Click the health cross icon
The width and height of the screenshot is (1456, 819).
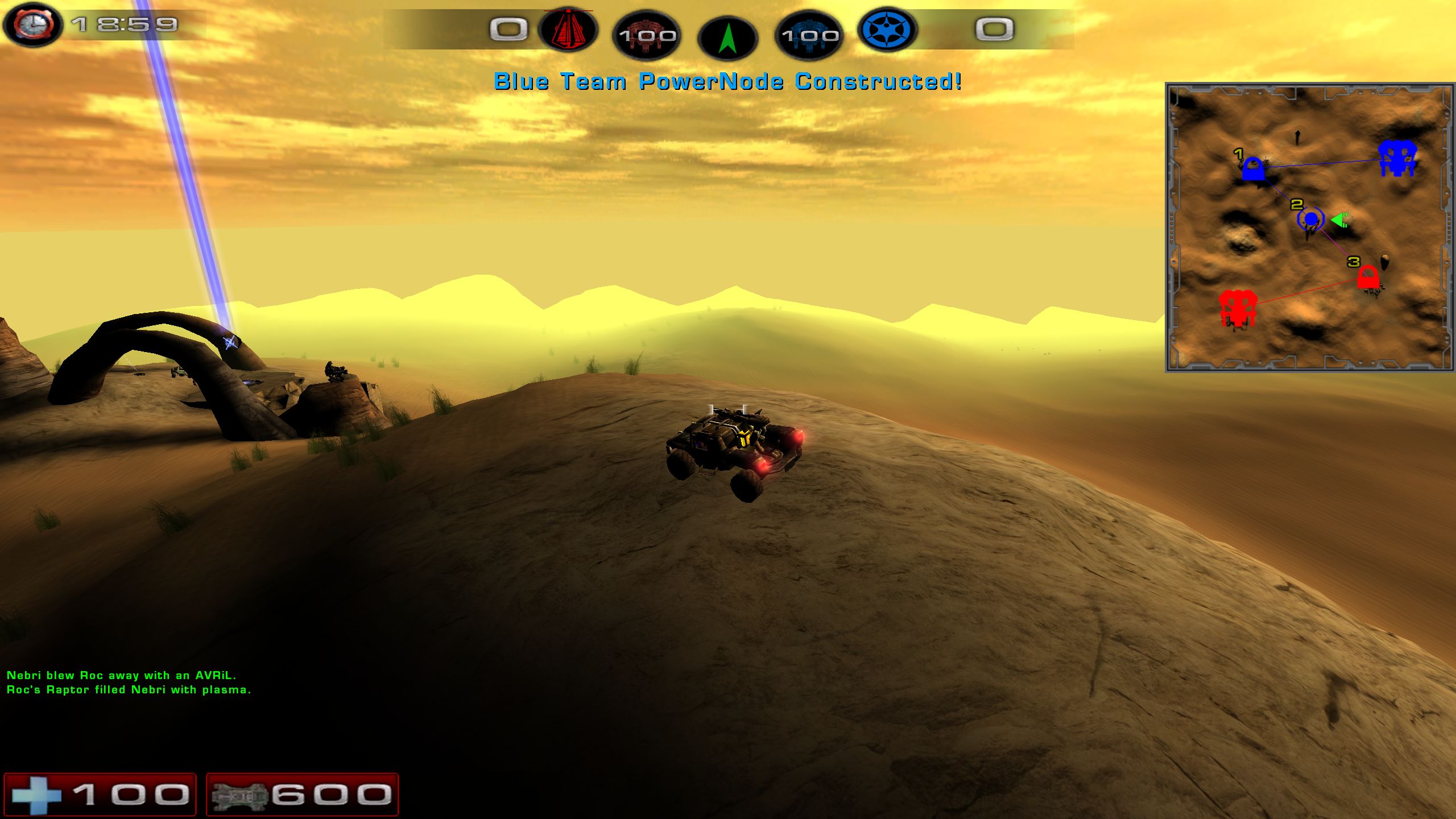[x=37, y=795]
